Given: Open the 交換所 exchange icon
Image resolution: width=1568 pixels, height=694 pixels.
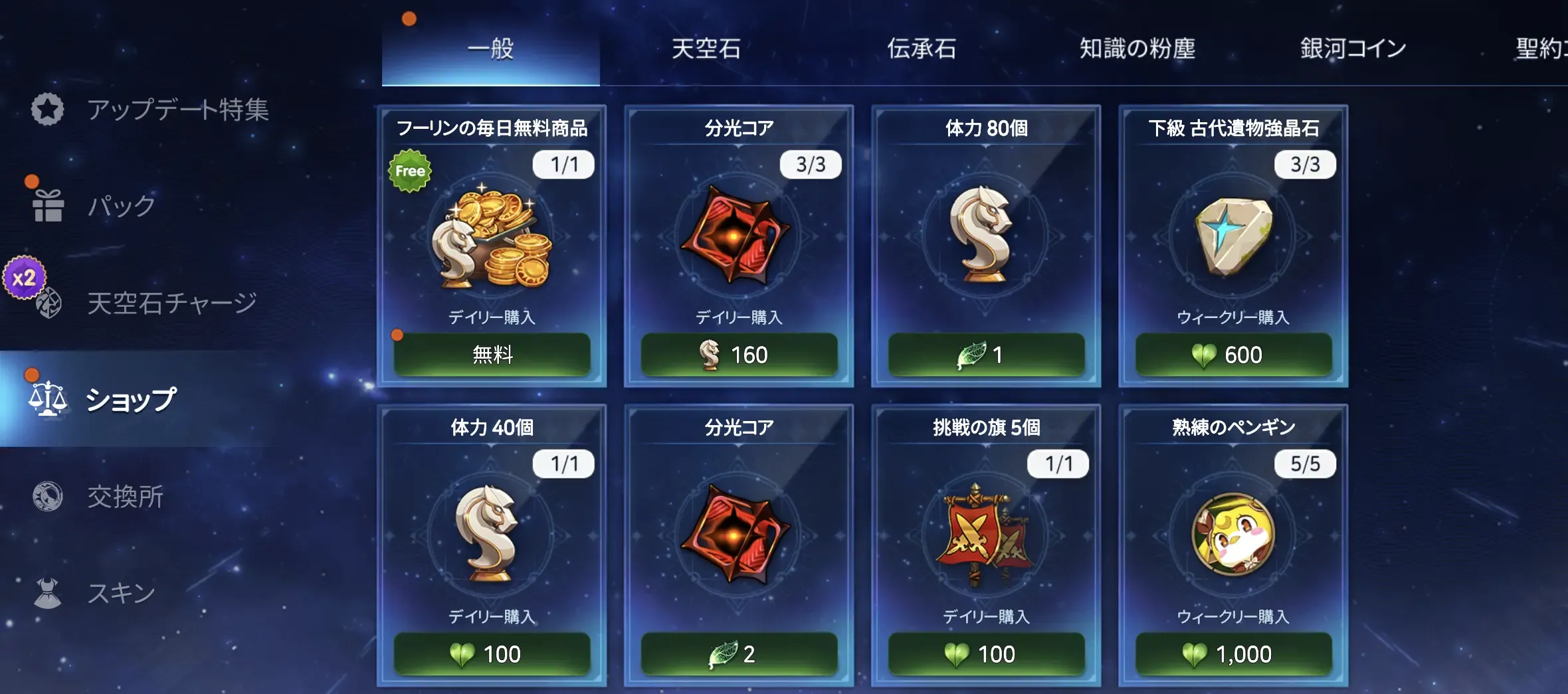Looking at the screenshot, I should (x=47, y=497).
